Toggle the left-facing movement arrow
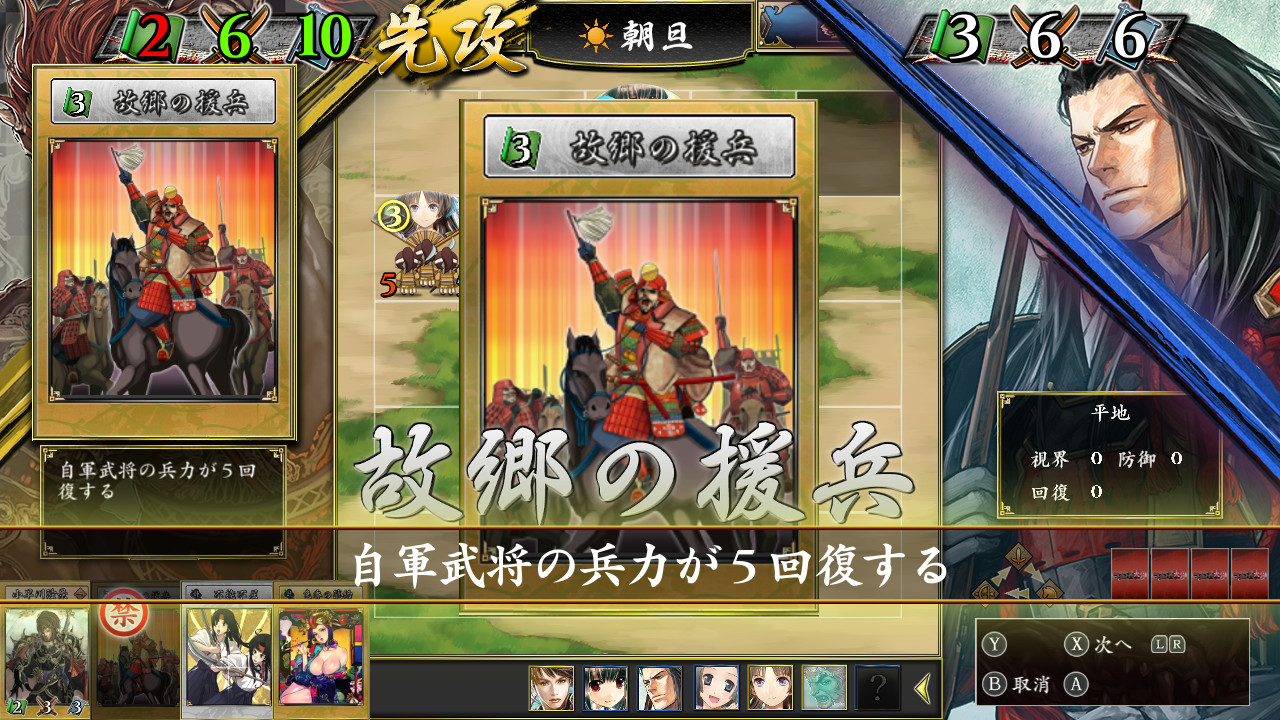Viewport: 1280px width, 720px height. pyautogui.click(x=1017, y=592)
